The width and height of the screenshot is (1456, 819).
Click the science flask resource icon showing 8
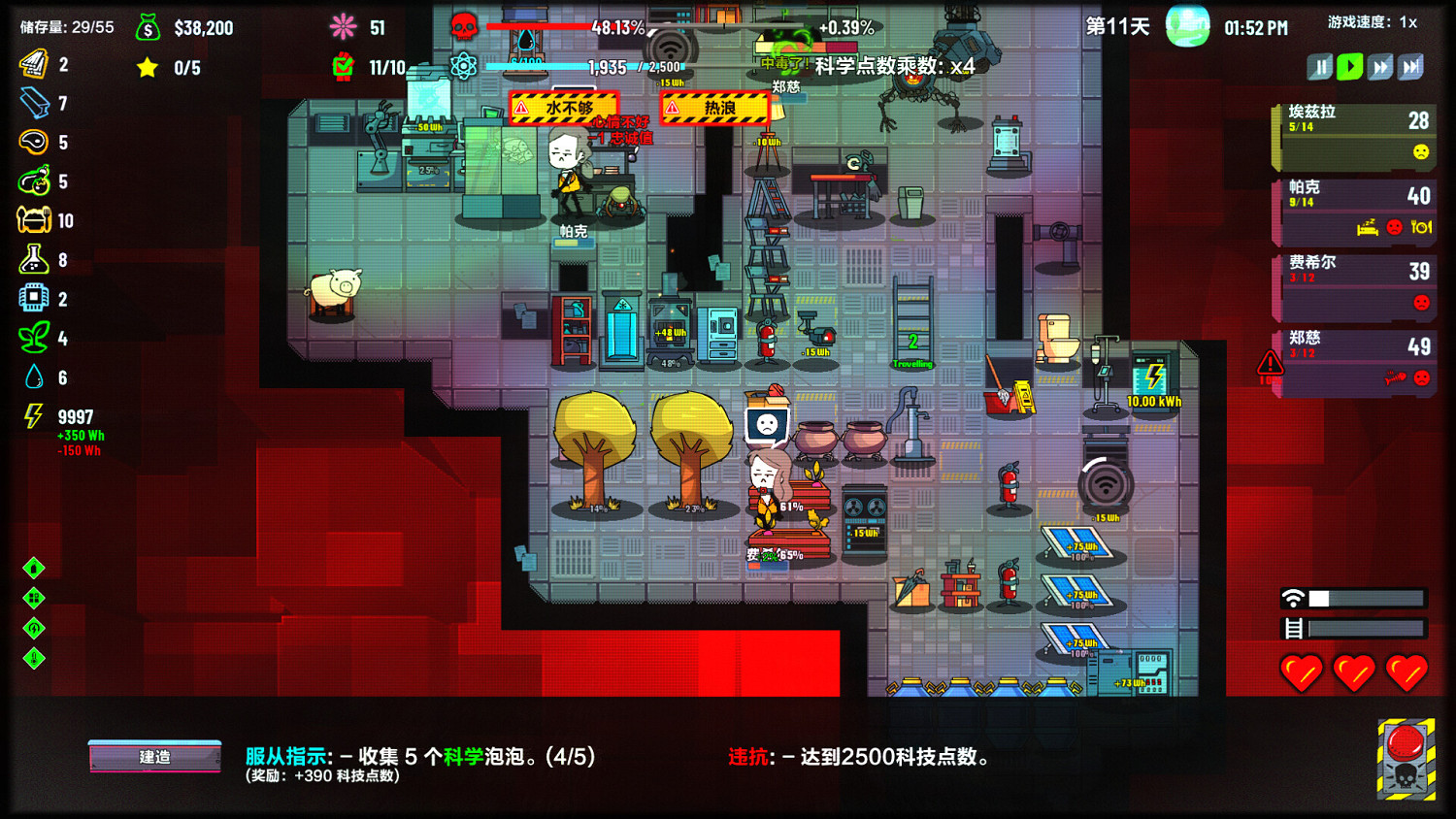[35, 260]
